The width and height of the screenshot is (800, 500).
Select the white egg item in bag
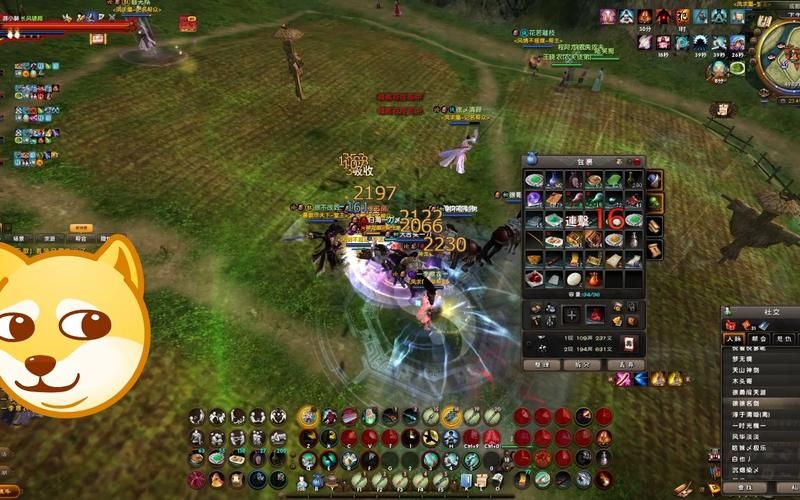click(x=573, y=280)
